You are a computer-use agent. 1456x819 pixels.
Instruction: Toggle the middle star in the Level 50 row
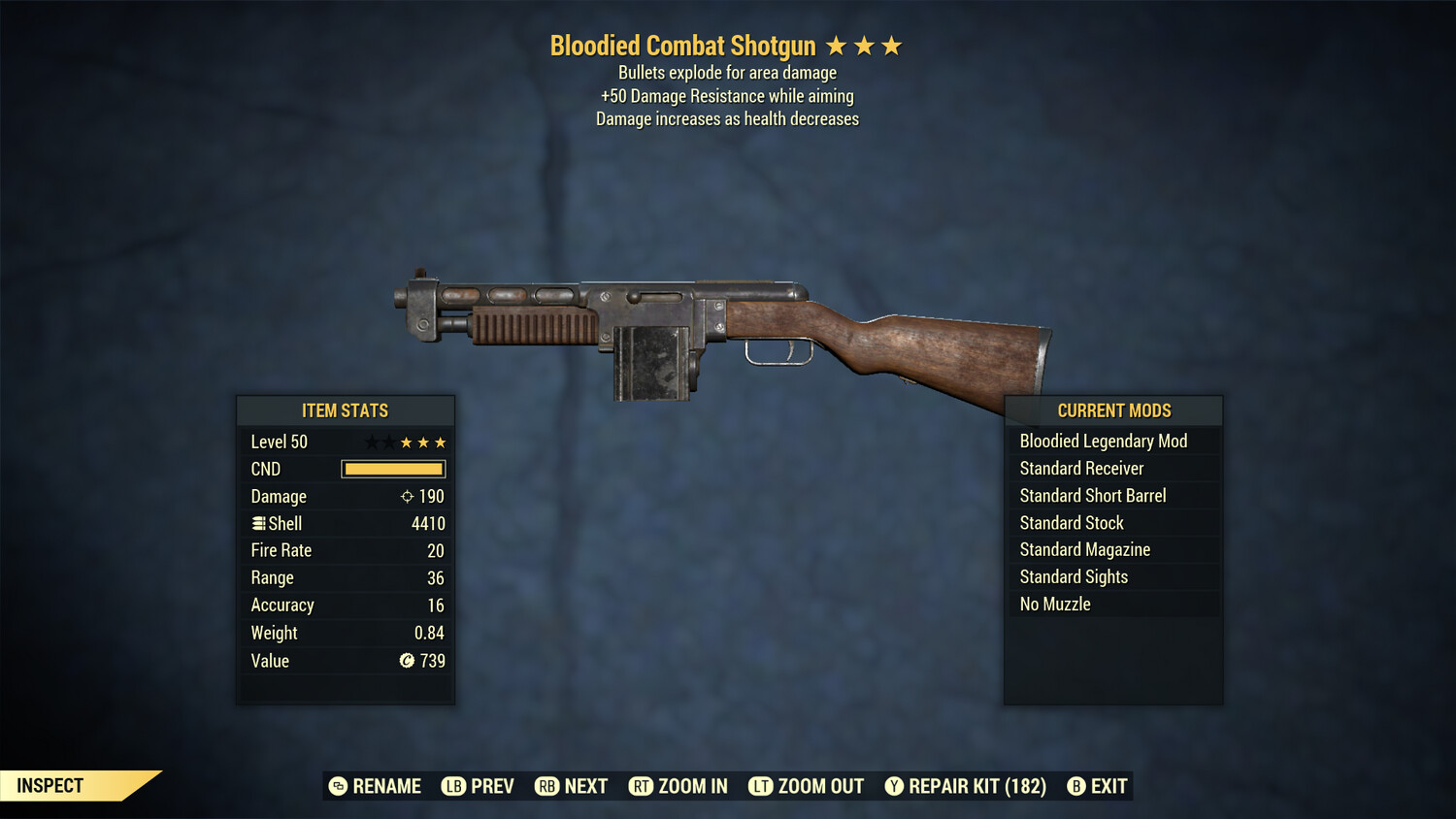coord(405,442)
